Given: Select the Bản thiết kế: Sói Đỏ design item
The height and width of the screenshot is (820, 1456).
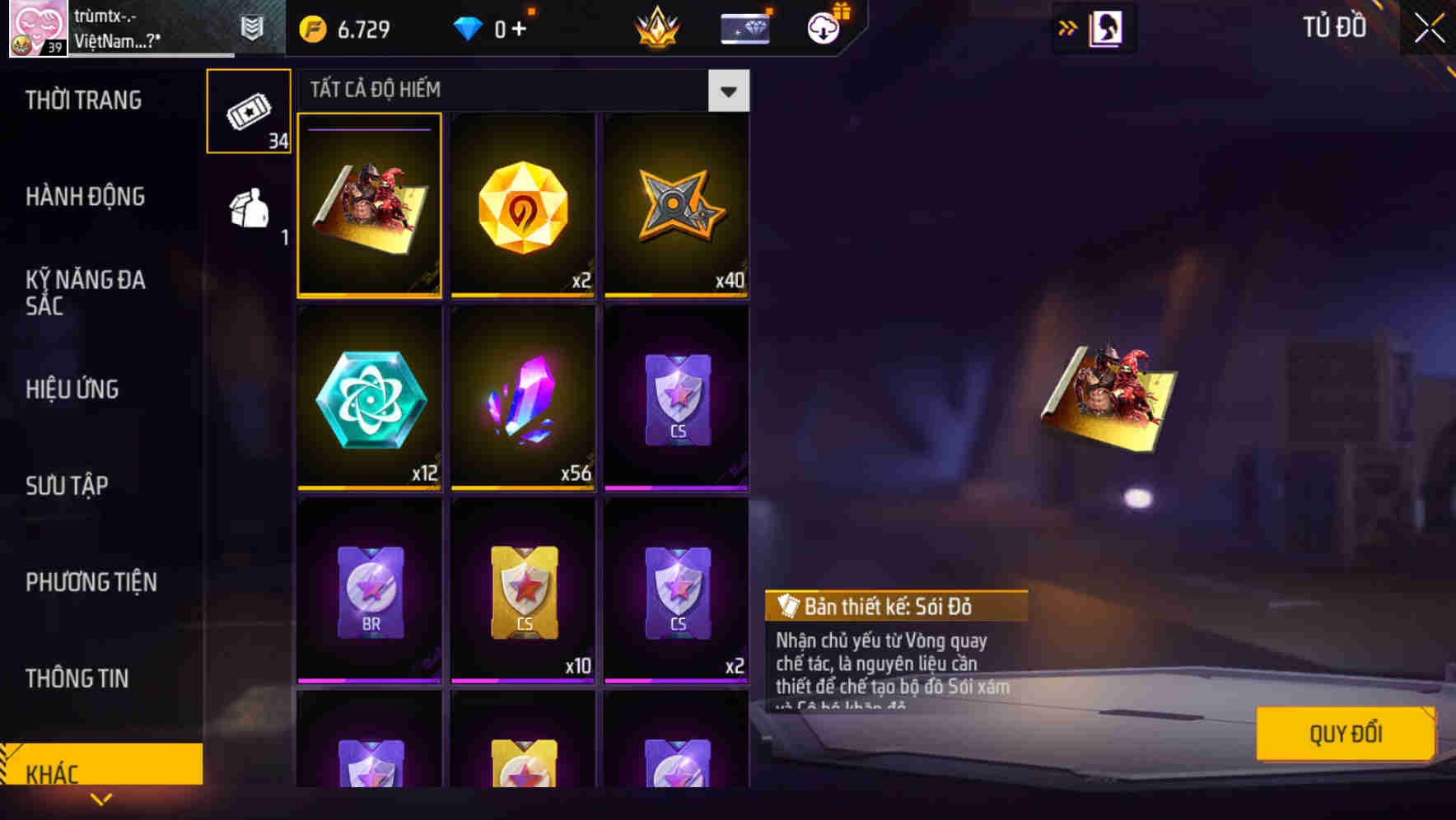Looking at the screenshot, I should coord(369,206).
